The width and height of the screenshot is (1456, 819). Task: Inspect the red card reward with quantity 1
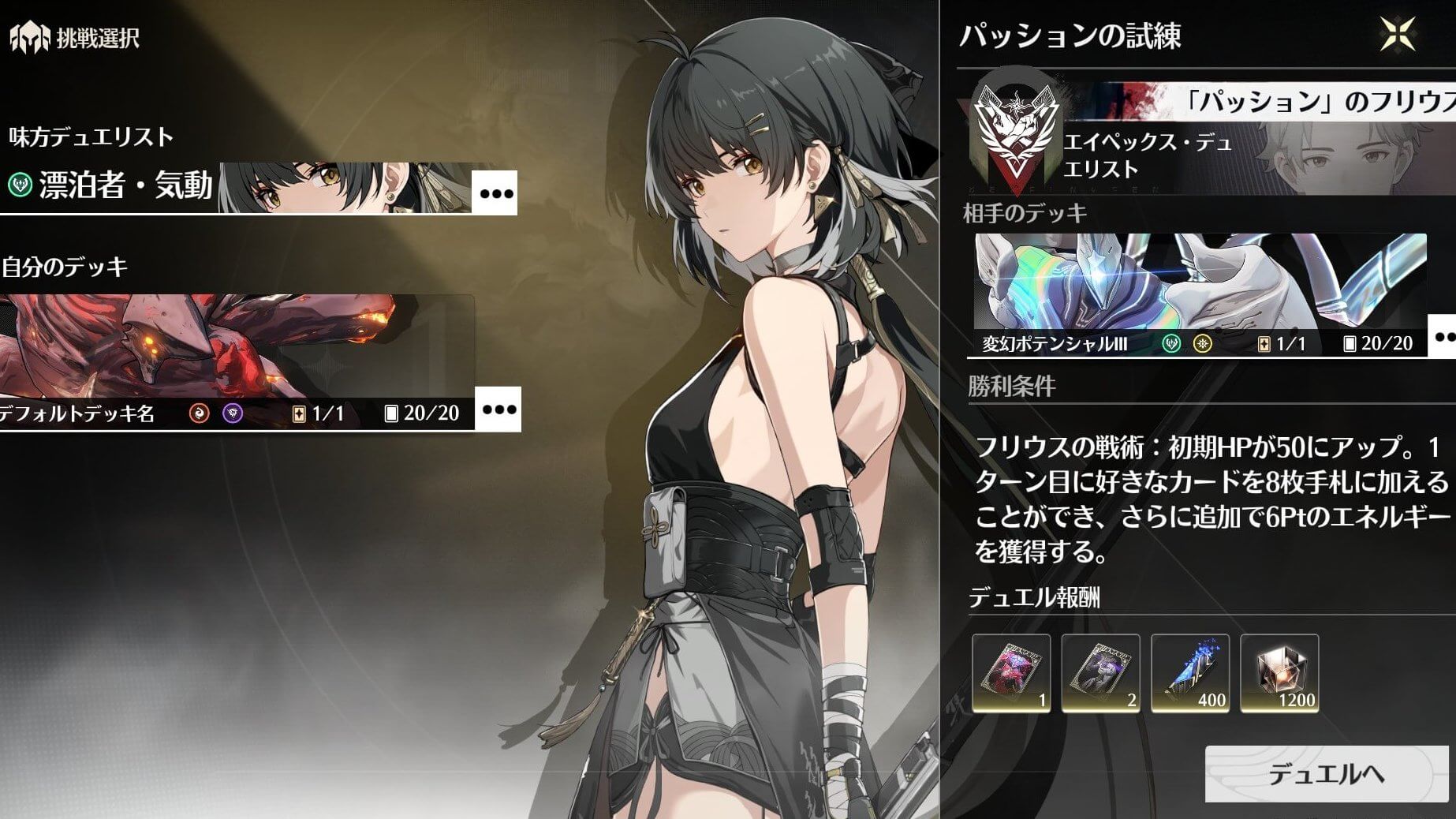tap(1011, 673)
